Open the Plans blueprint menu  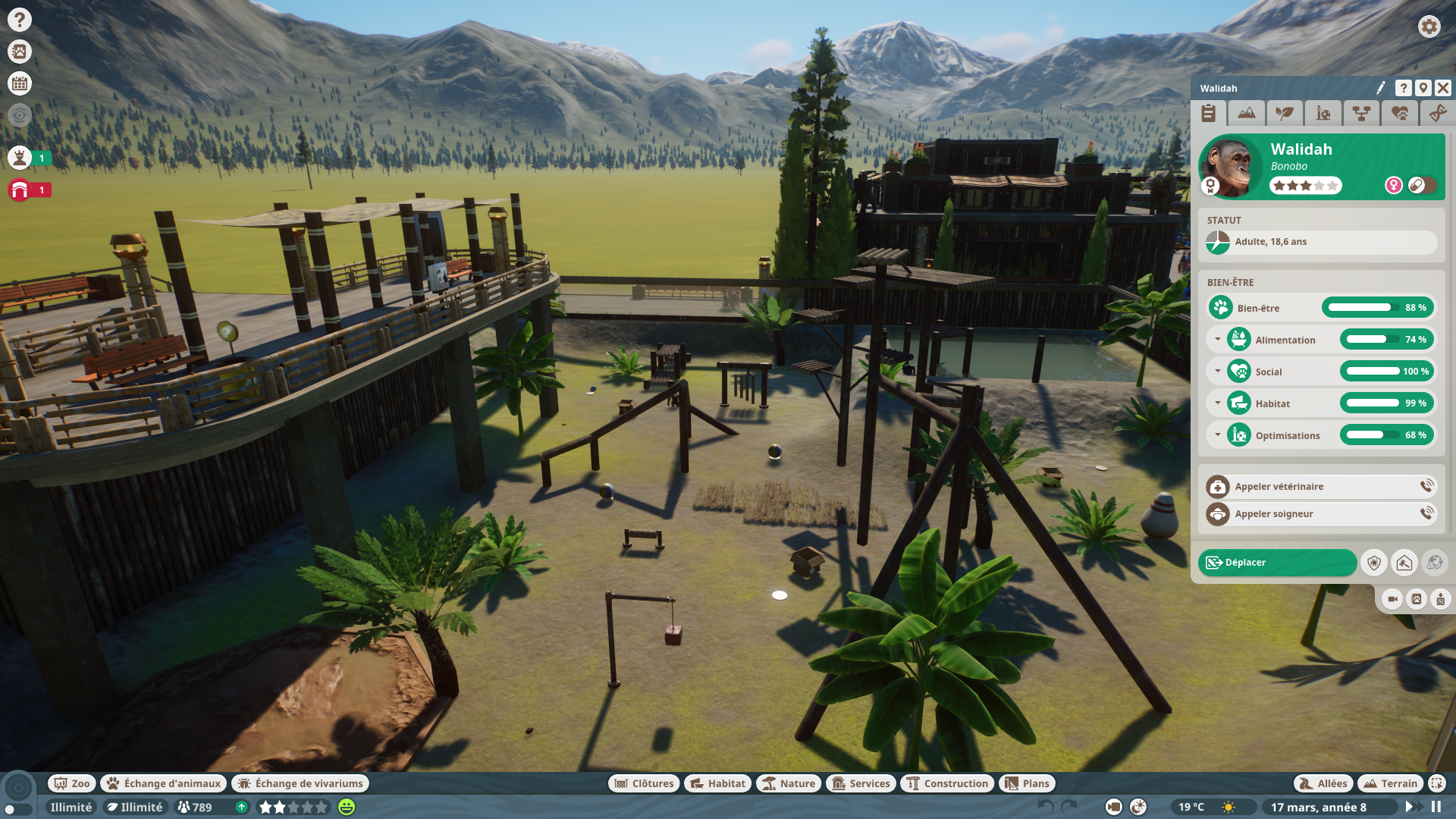(1027, 783)
